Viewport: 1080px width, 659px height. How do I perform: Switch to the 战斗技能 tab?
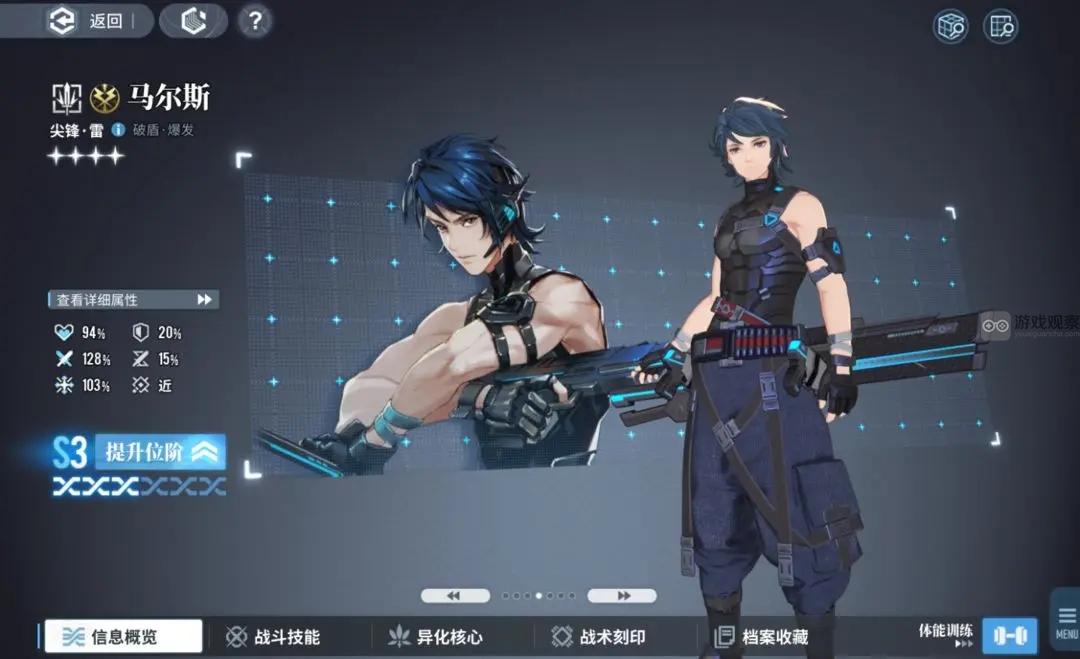(273, 636)
